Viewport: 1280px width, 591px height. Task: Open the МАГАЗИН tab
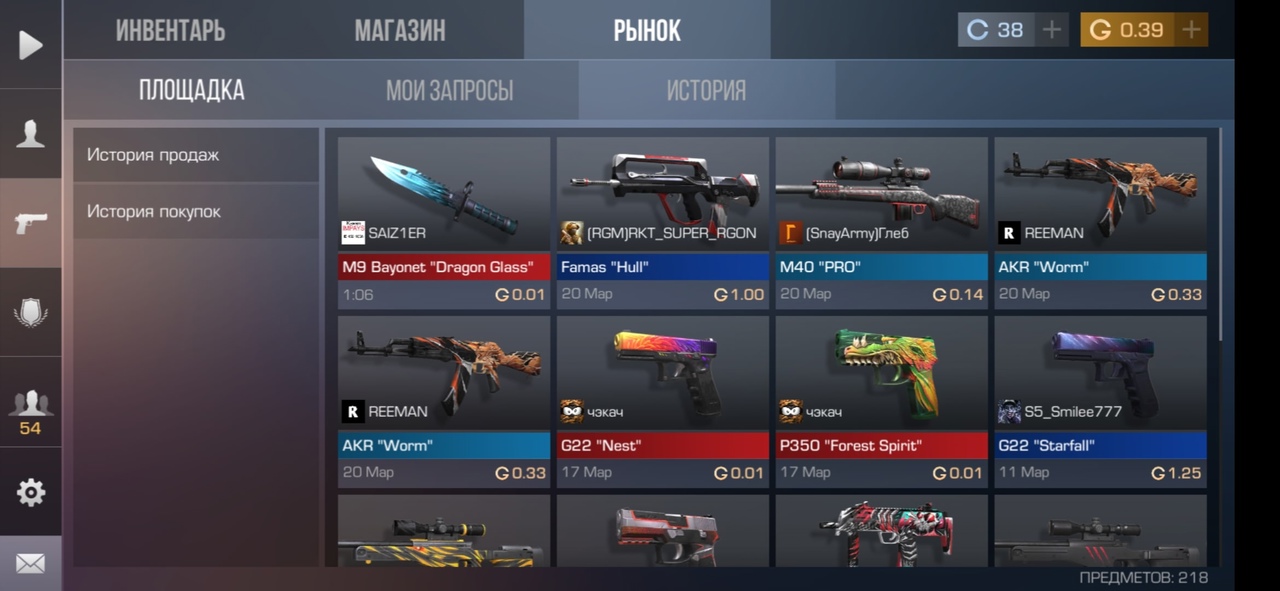(x=400, y=30)
